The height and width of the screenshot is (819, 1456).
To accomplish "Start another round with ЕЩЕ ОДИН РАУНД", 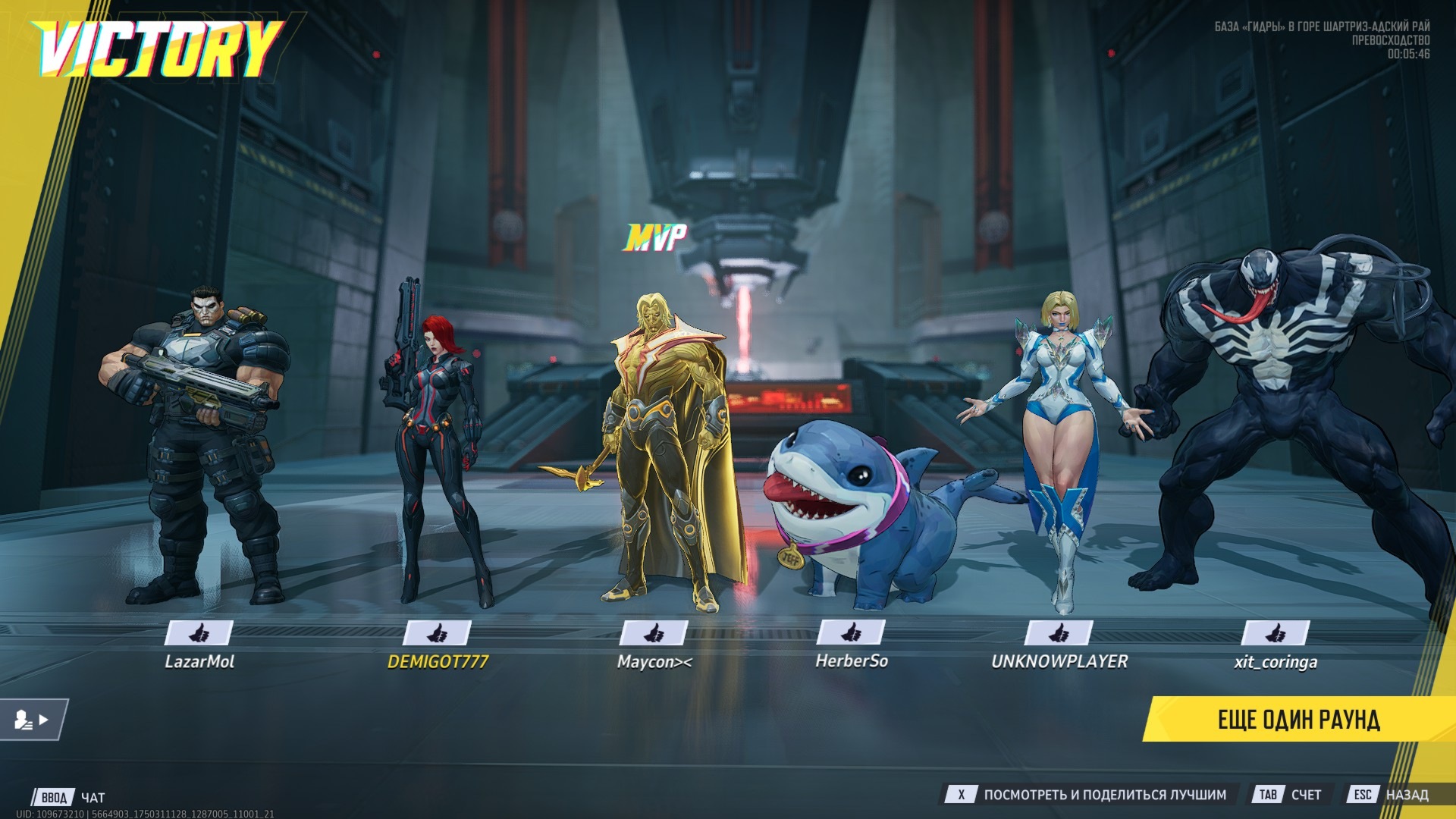I will 1298,719.
